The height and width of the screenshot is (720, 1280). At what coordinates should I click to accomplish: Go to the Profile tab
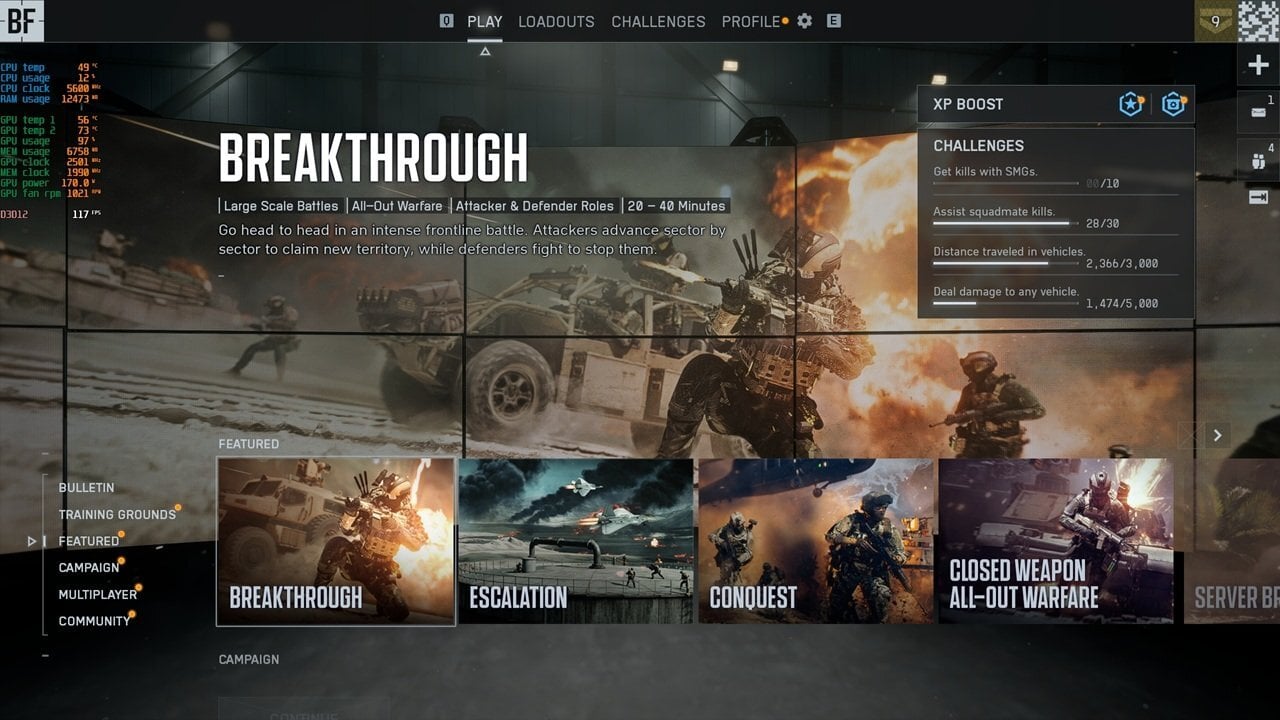pos(751,21)
